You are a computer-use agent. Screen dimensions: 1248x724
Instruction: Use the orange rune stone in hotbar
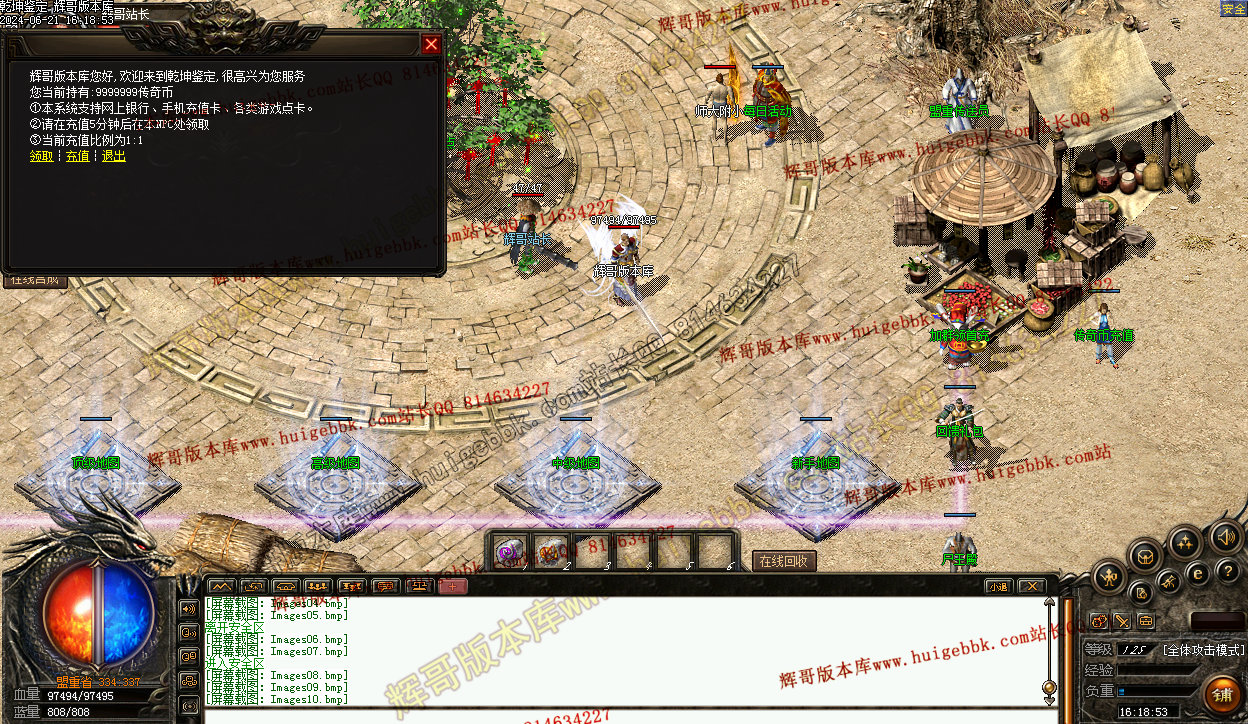552,552
